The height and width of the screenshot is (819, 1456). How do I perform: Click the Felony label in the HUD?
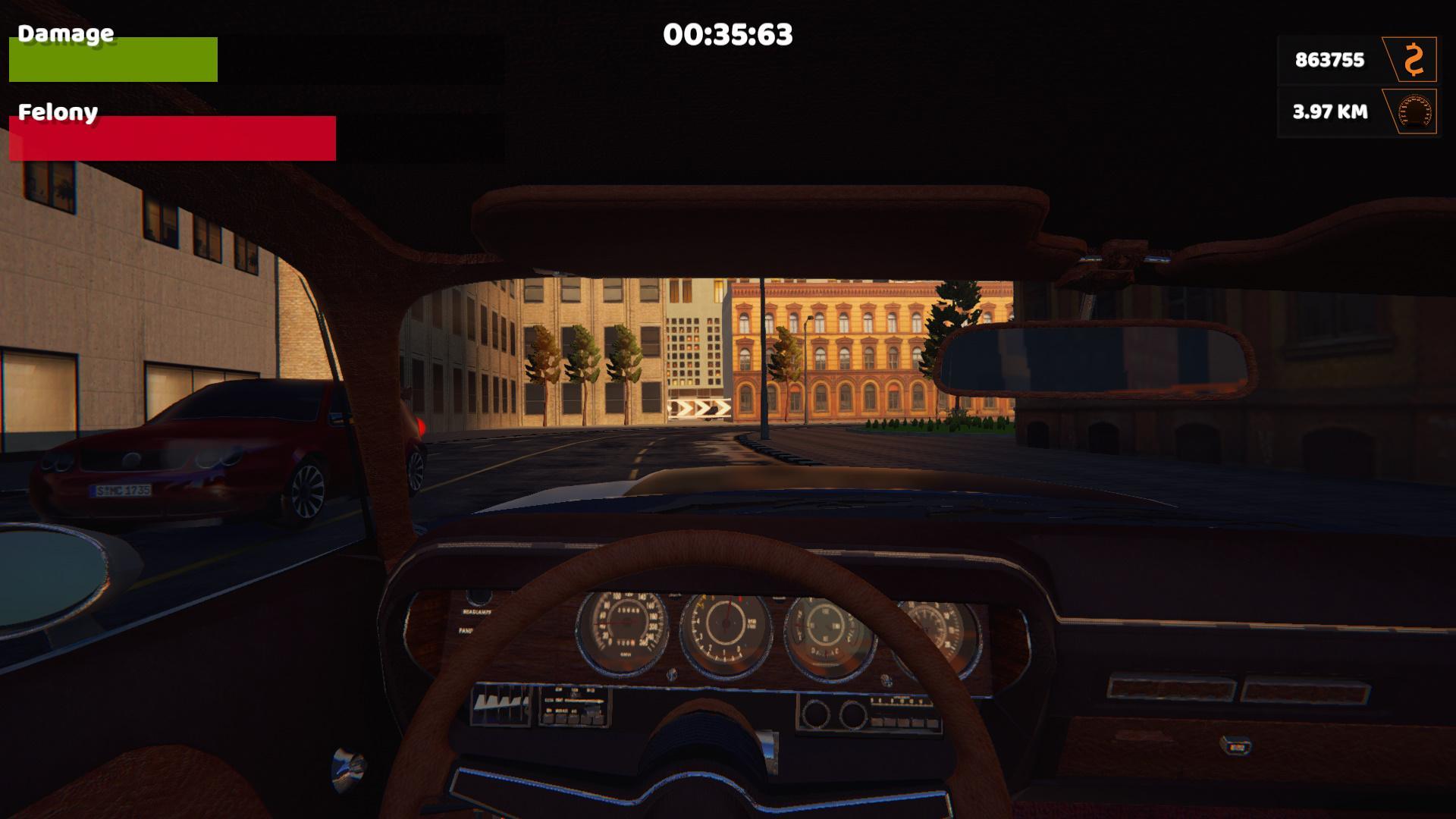click(58, 112)
